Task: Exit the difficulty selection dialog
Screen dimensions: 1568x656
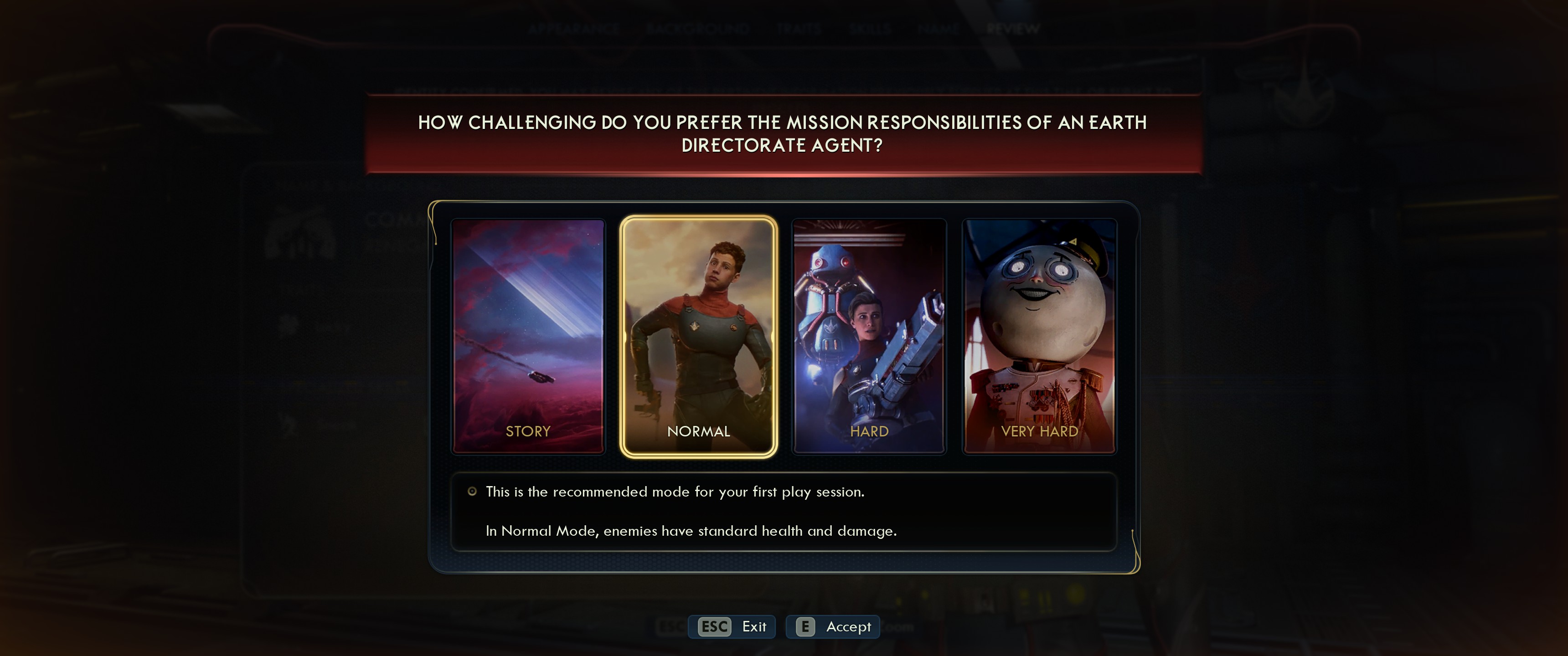Action: pos(732,626)
